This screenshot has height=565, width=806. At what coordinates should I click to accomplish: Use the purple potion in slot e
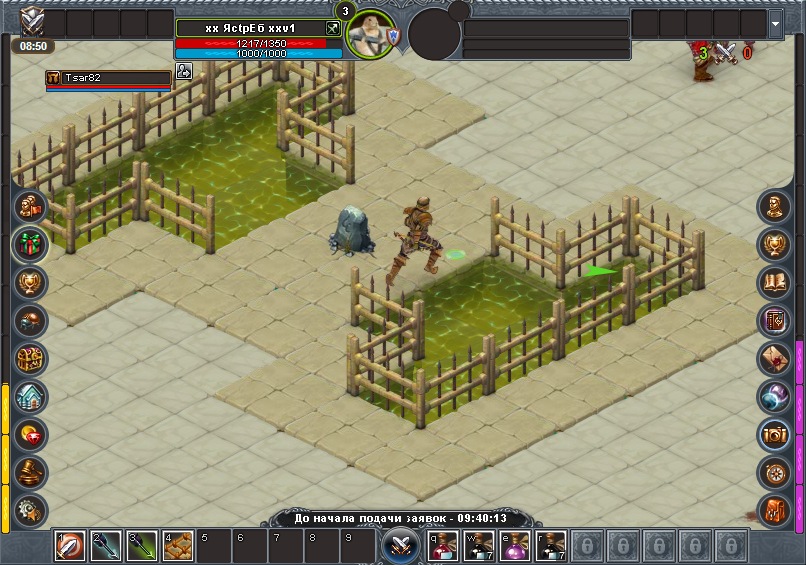pos(515,546)
